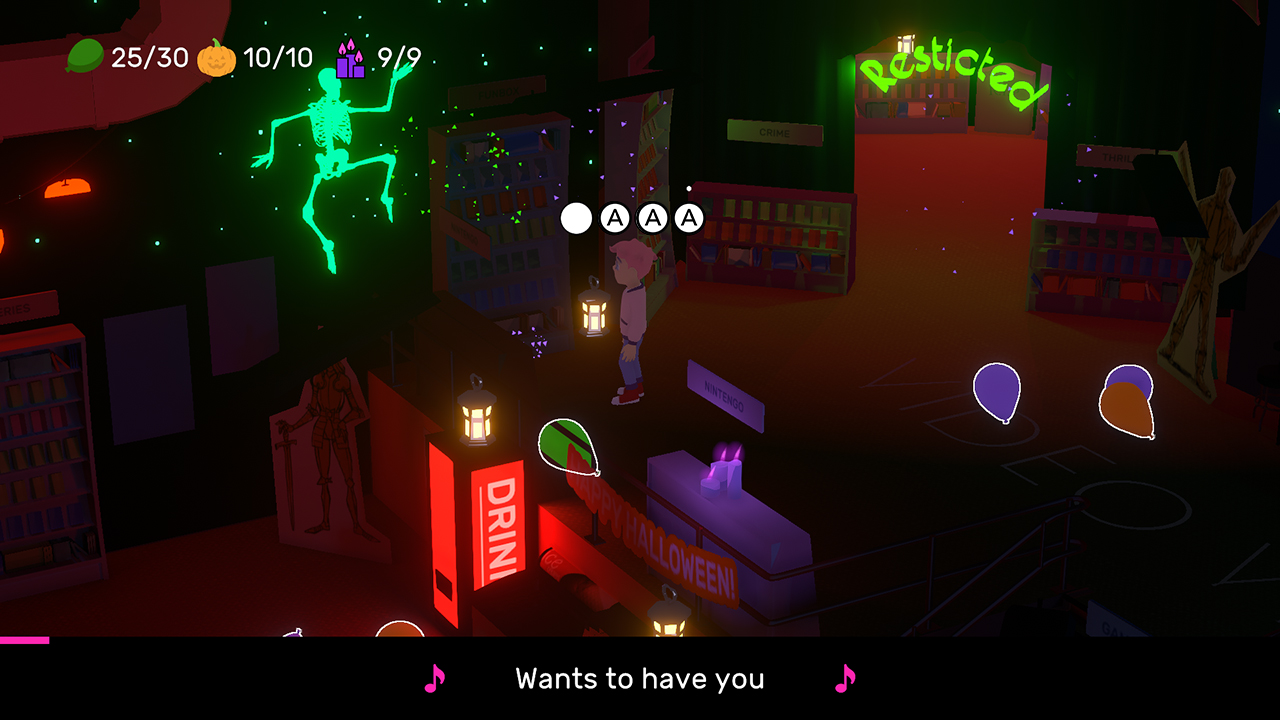Click the right pink music note icon

tap(846, 678)
